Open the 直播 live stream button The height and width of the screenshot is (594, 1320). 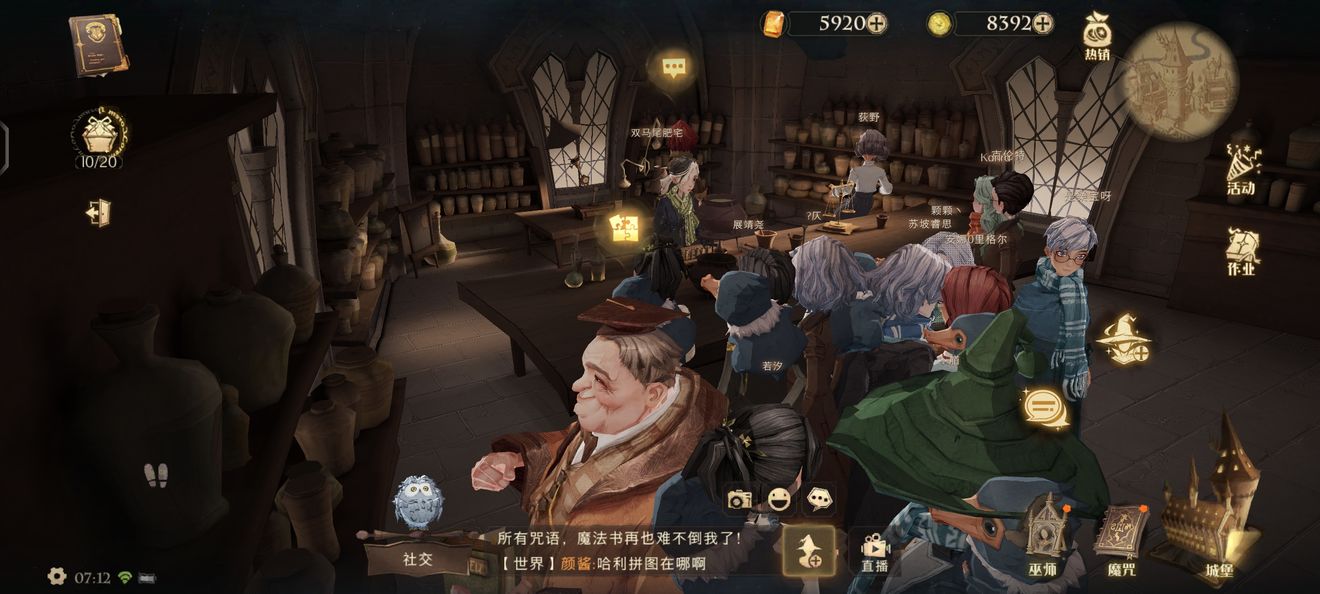click(873, 551)
